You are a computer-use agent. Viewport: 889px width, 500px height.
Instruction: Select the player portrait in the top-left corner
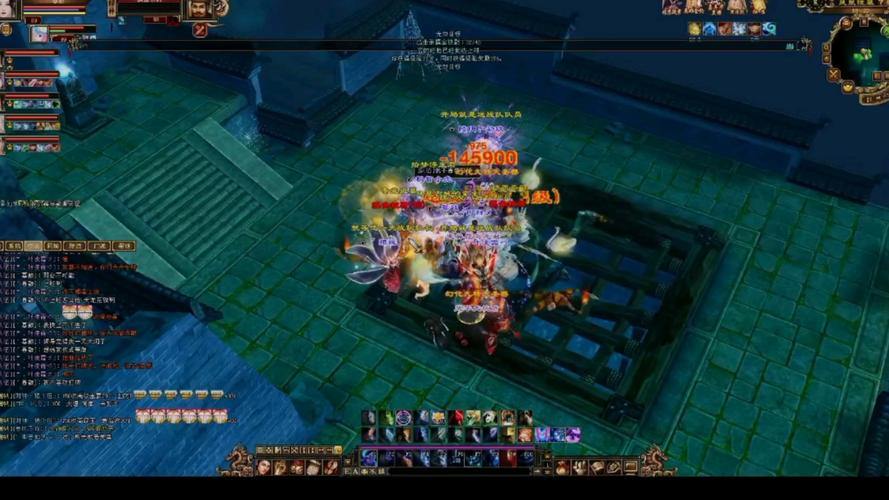(x=10, y=9)
